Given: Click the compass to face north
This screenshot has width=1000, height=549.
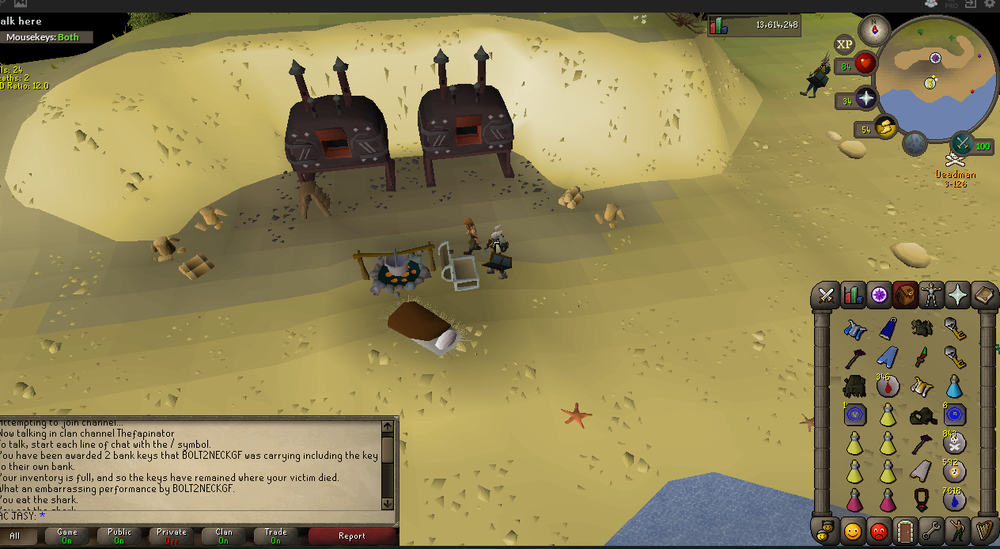Looking at the screenshot, I should click(874, 29).
